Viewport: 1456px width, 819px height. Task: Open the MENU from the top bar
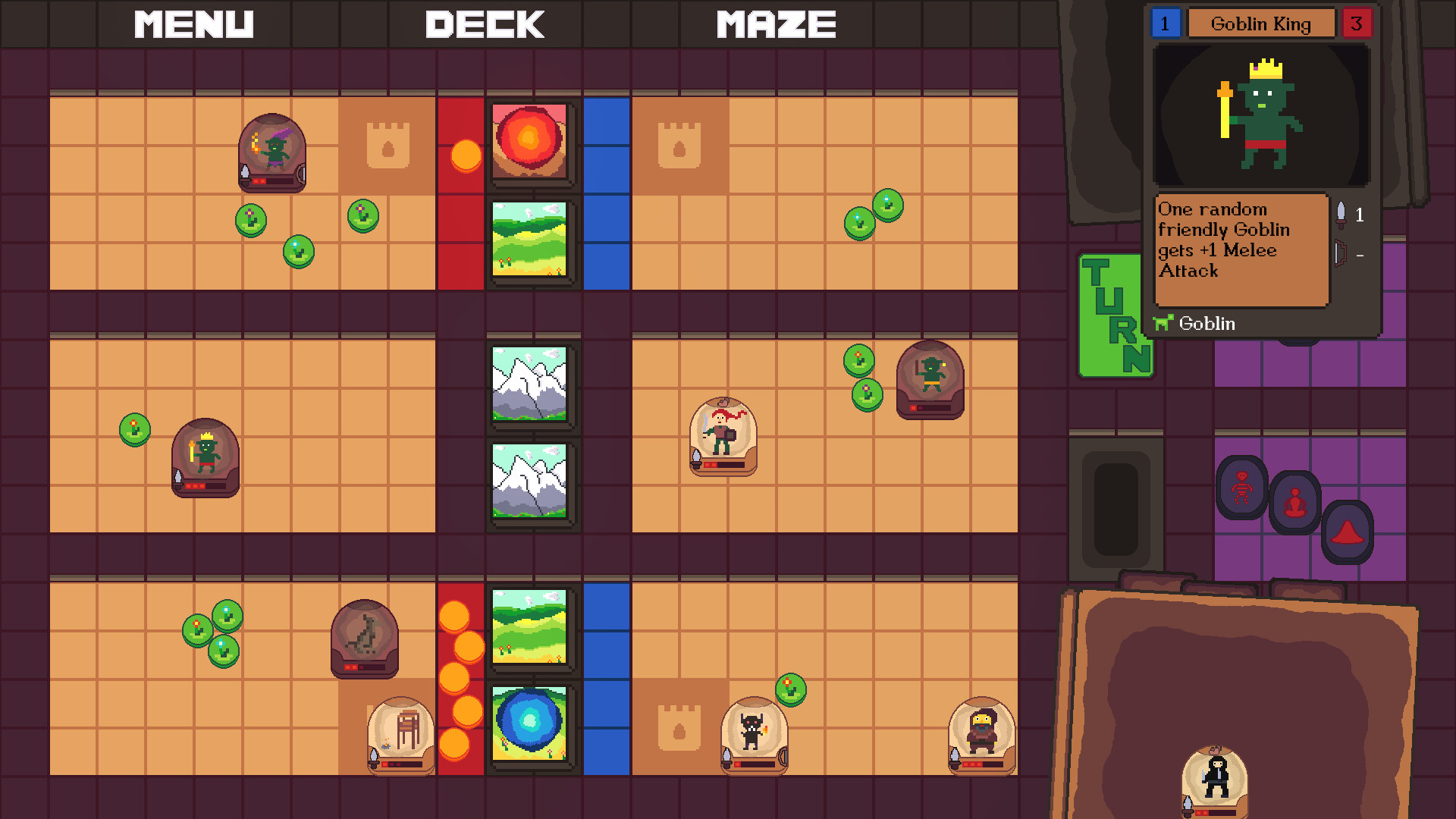(194, 24)
